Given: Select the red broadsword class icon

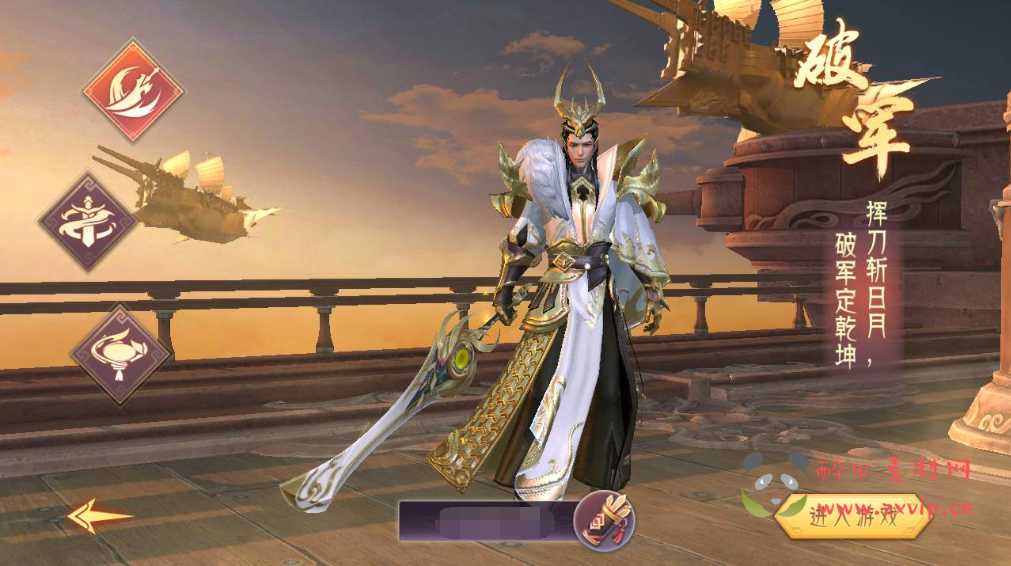Looking at the screenshot, I should click(x=133, y=91).
